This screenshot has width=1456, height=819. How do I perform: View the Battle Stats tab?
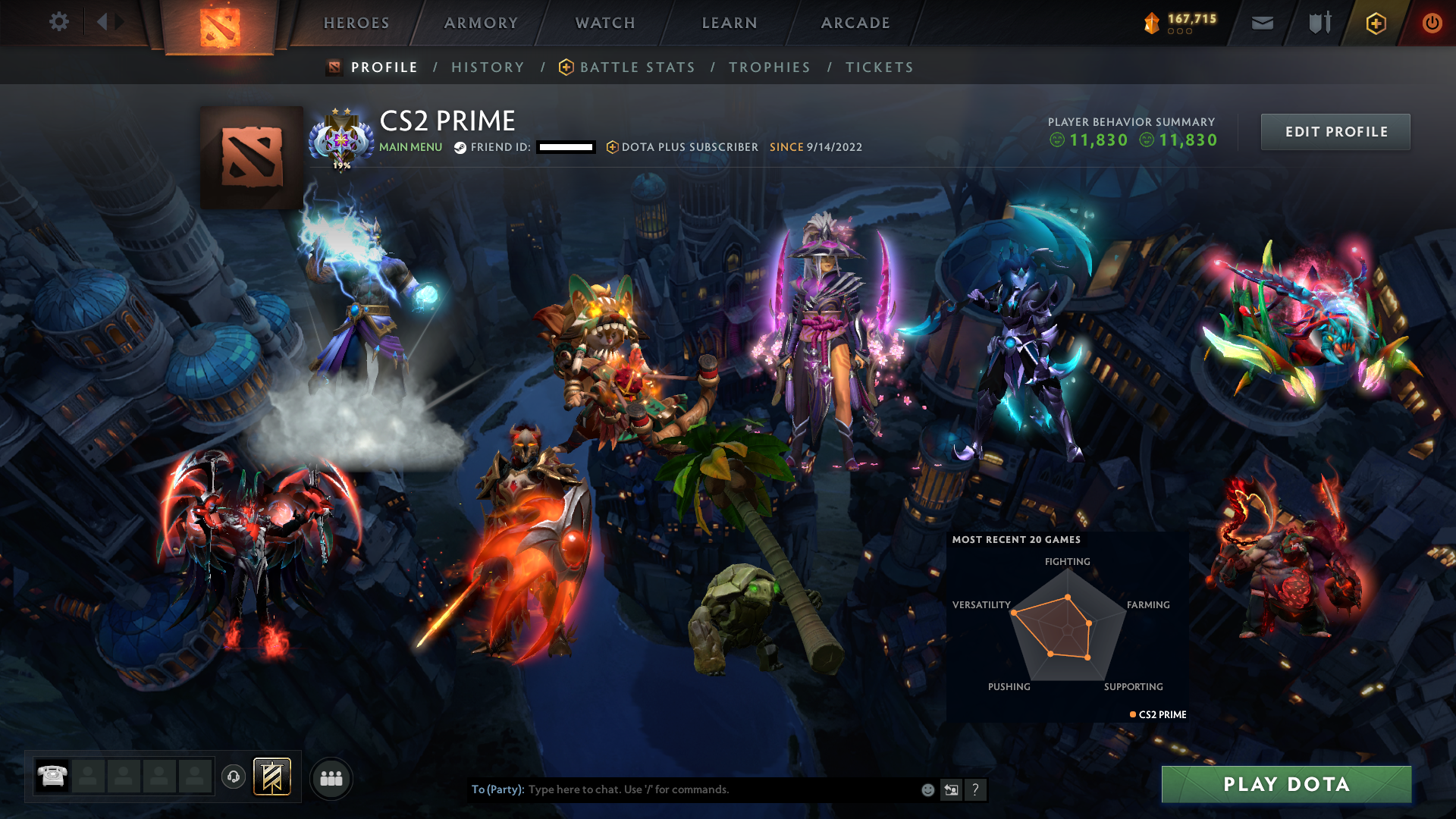pyautogui.click(x=637, y=67)
